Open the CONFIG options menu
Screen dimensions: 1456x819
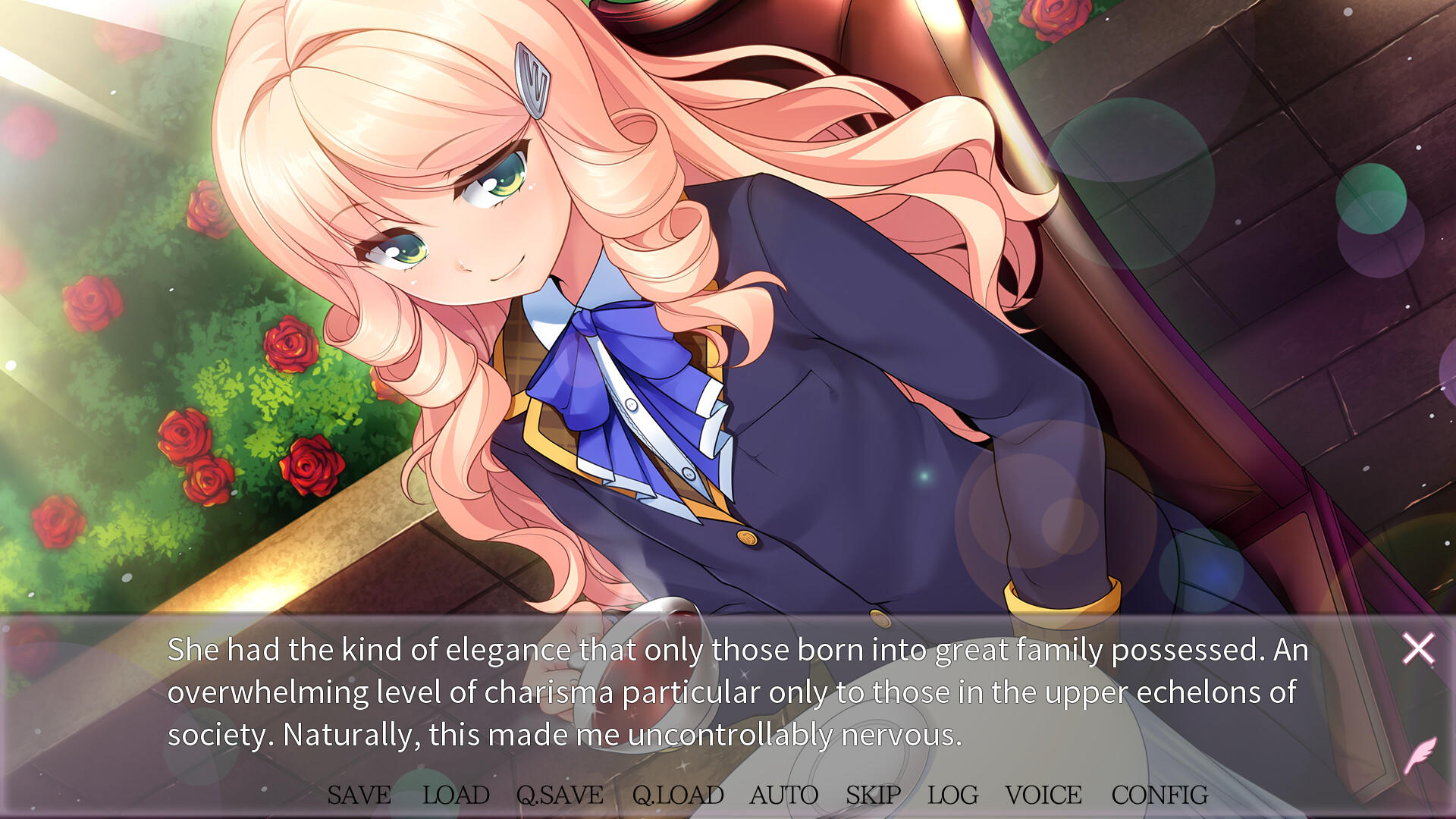coord(1159,795)
